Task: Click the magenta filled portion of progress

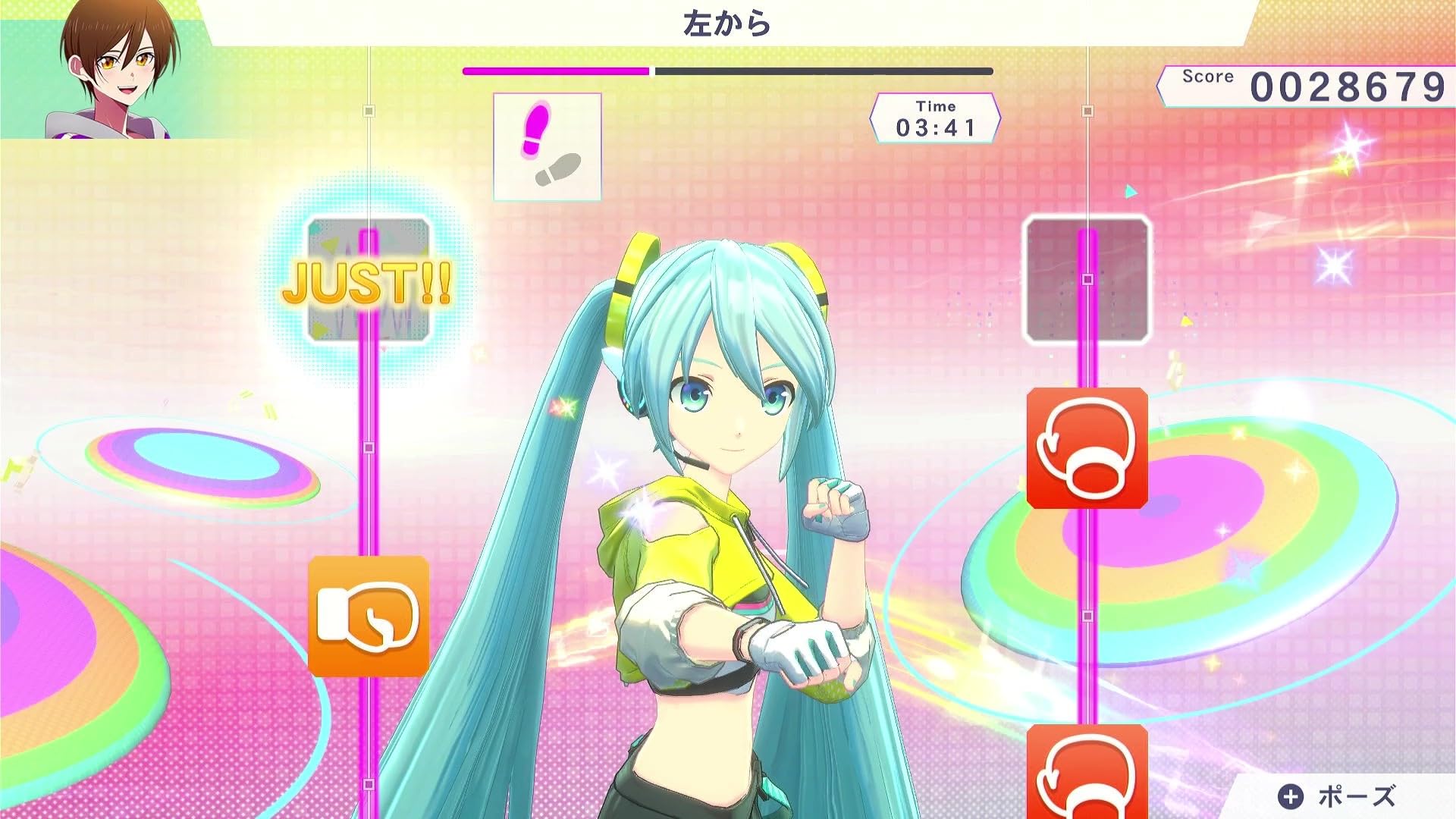Action: coord(554,71)
